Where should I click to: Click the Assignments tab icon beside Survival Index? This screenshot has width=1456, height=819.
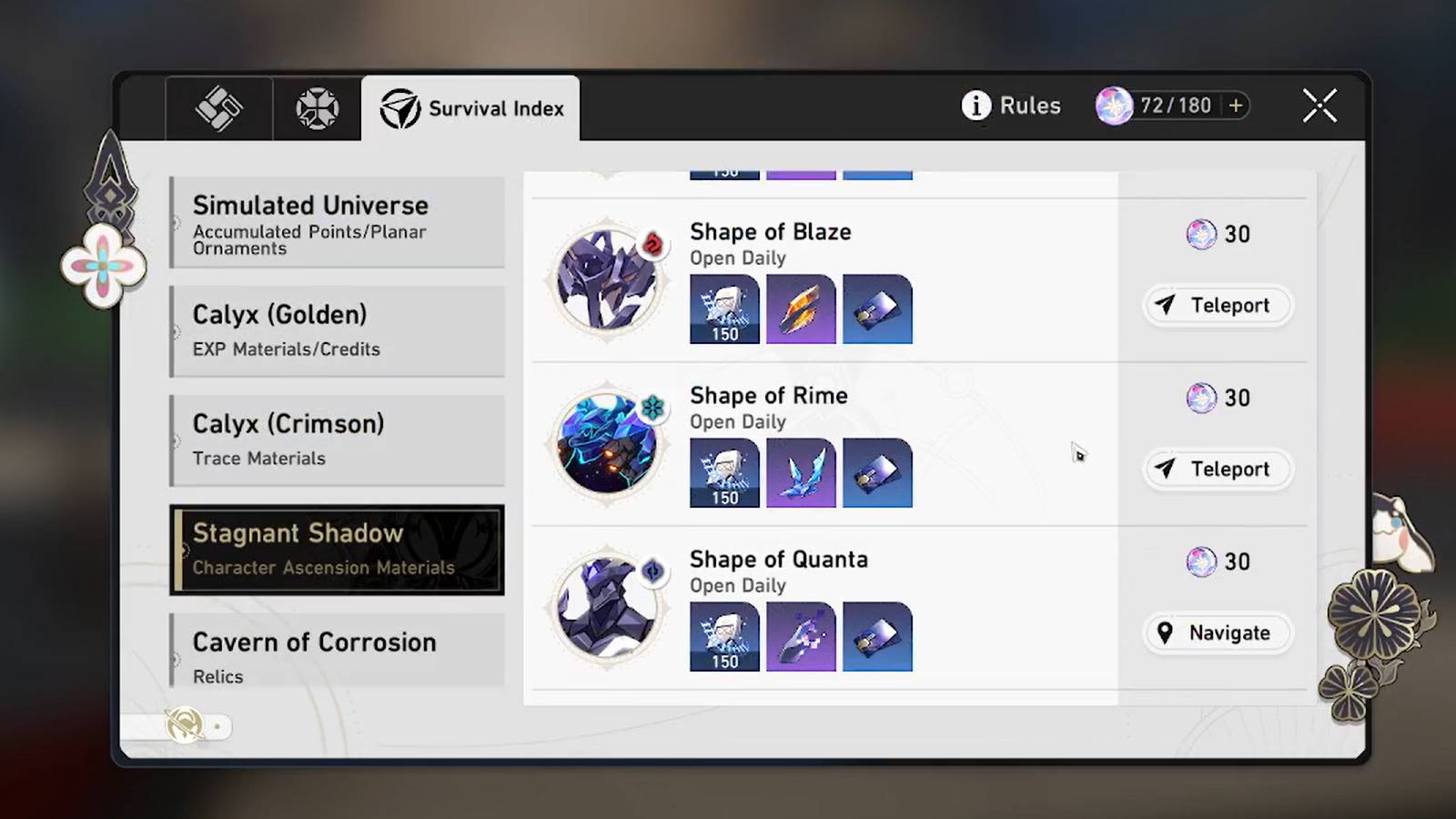click(316, 106)
